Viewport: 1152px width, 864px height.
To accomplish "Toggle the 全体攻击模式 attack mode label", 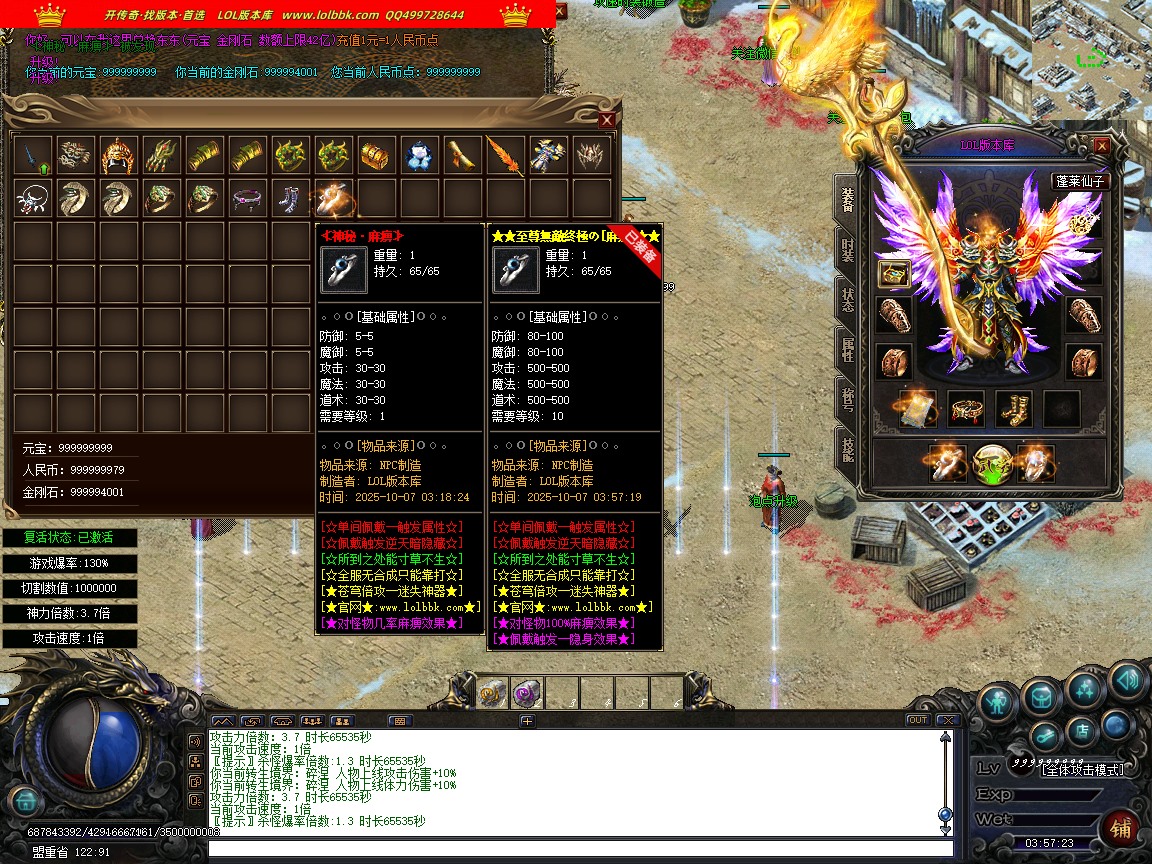I will [x=1082, y=770].
